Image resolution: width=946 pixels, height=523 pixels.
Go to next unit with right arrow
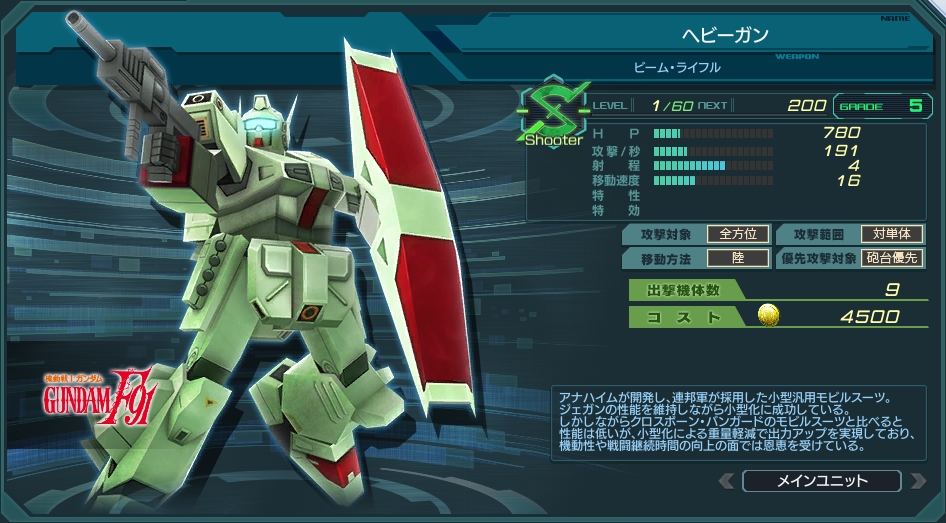918,481
